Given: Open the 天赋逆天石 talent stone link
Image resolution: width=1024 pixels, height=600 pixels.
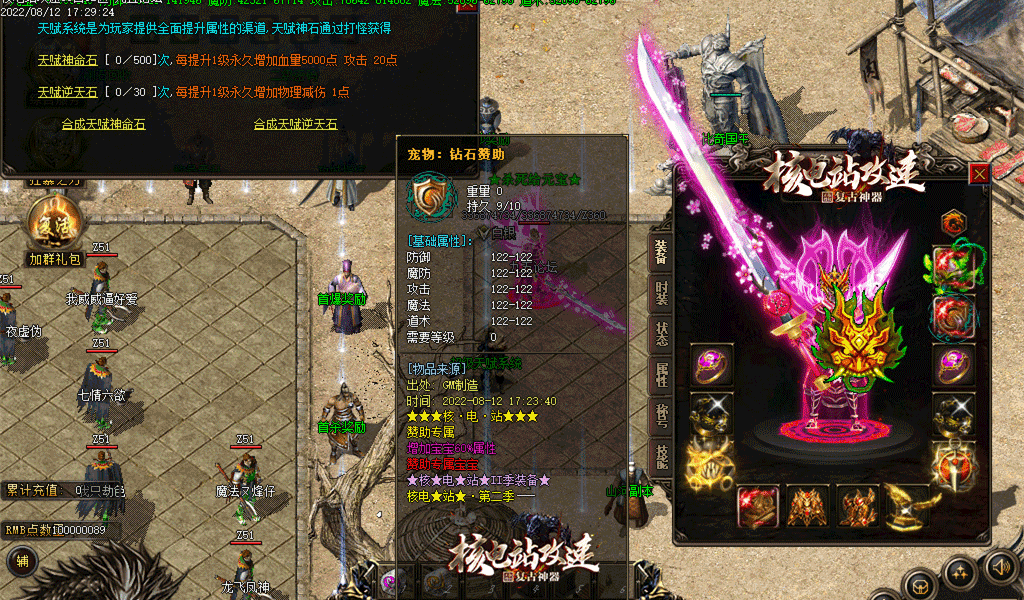Looking at the screenshot, I should [68, 92].
